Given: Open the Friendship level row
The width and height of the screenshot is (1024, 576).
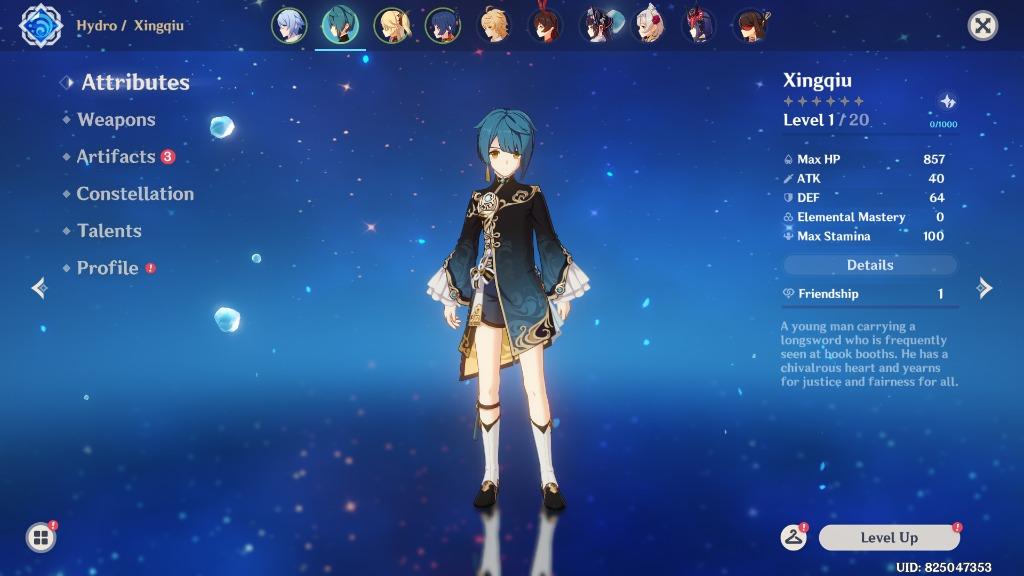Looking at the screenshot, I should point(869,294).
